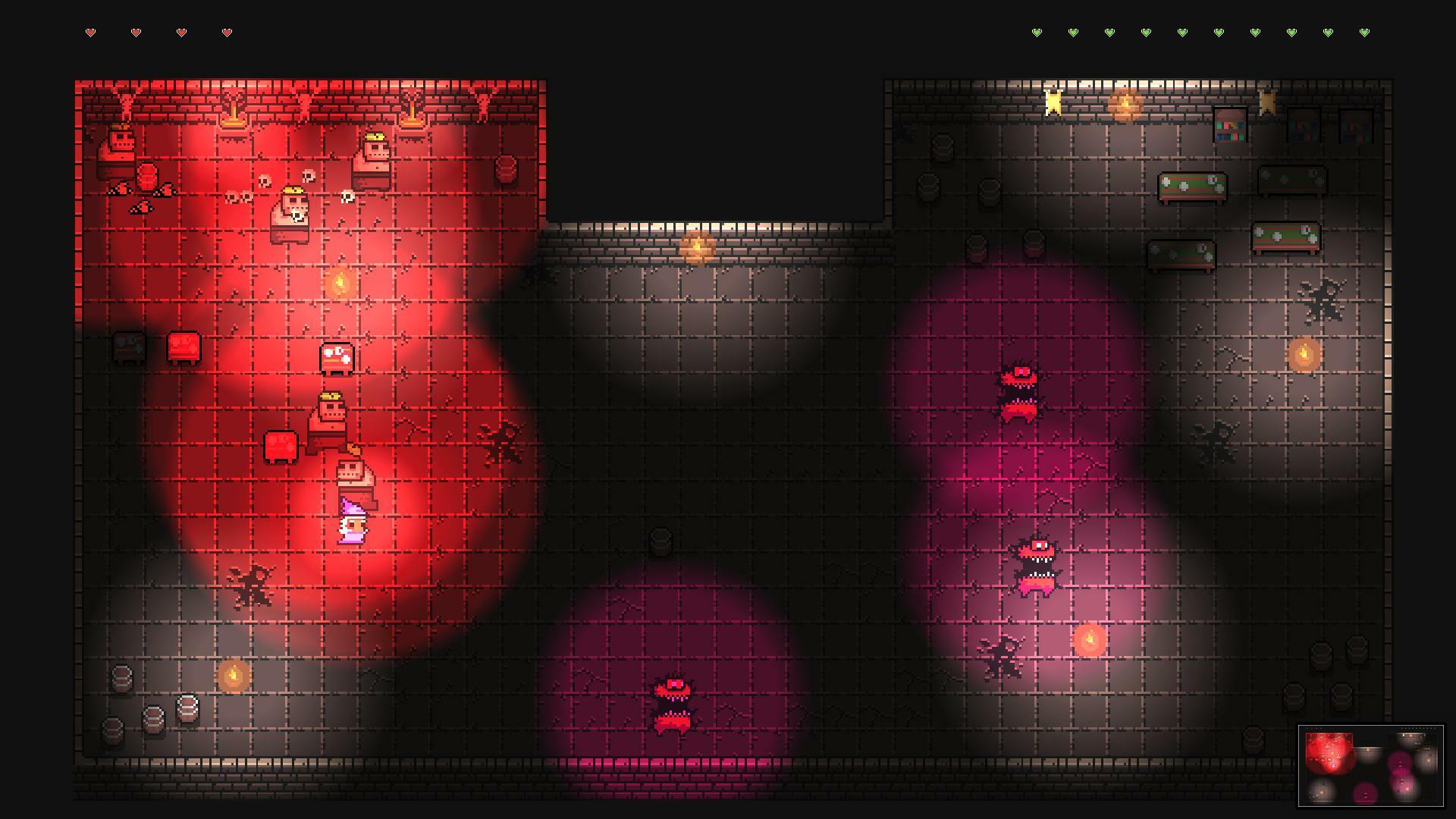Click the fanged monster at bottom center

pyautogui.click(x=672, y=705)
